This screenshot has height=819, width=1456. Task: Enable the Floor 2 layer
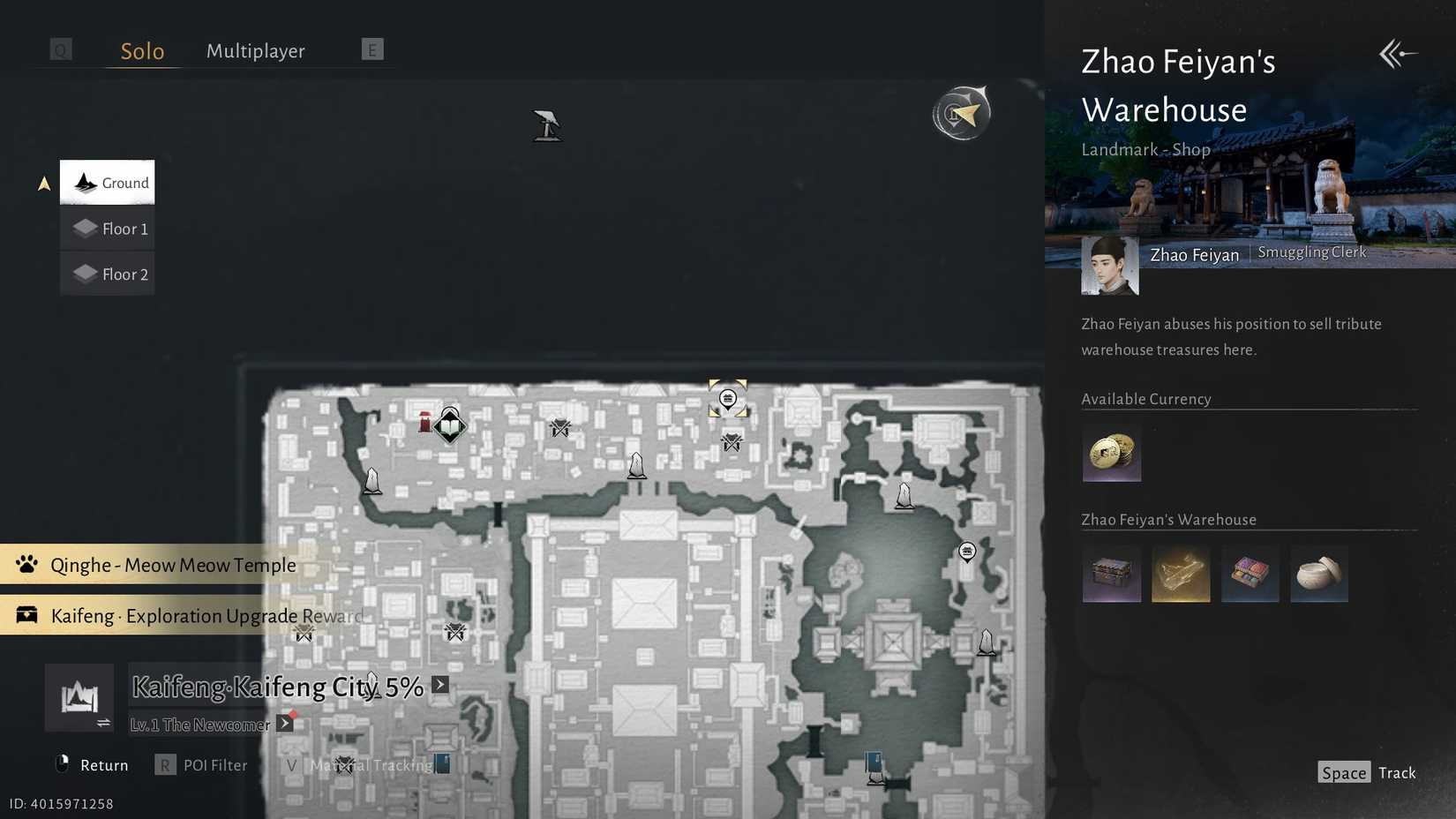click(107, 274)
